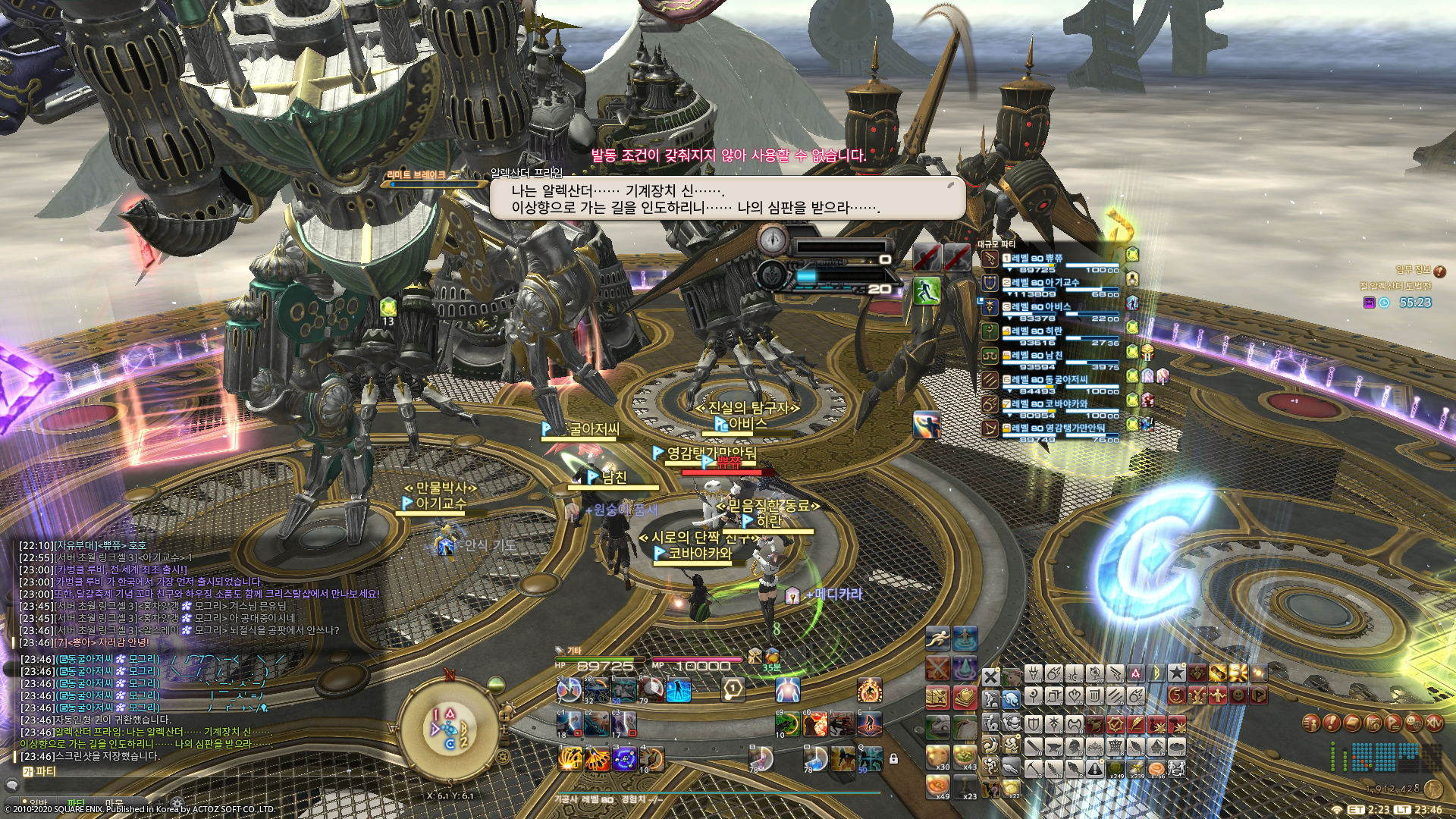Open the smiley emote menu icon
This screenshot has width=1456, height=819.
(1413, 723)
